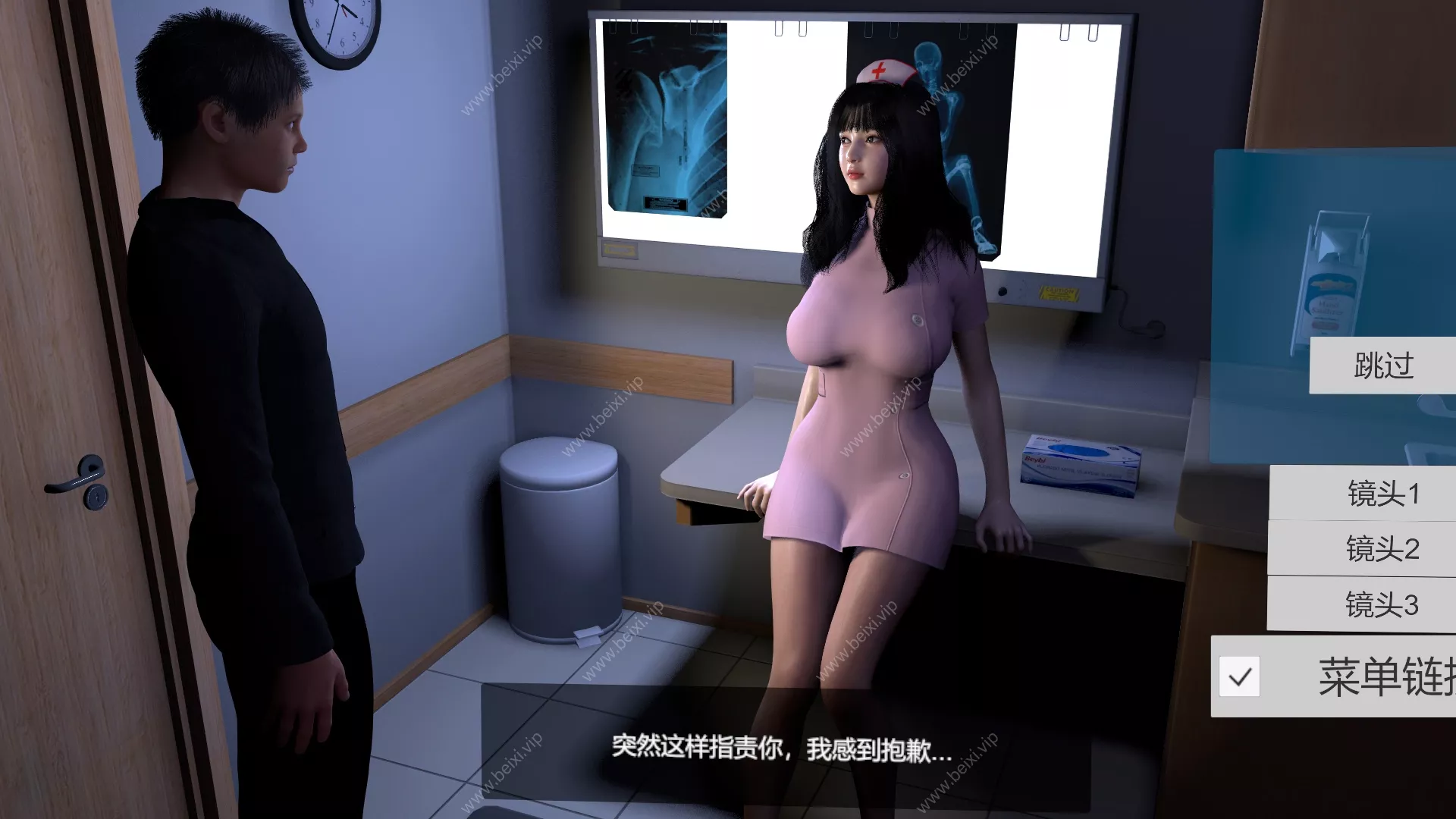Click the 跳过 skip button
Viewport: 1456px width, 819px height.
click(x=1382, y=366)
